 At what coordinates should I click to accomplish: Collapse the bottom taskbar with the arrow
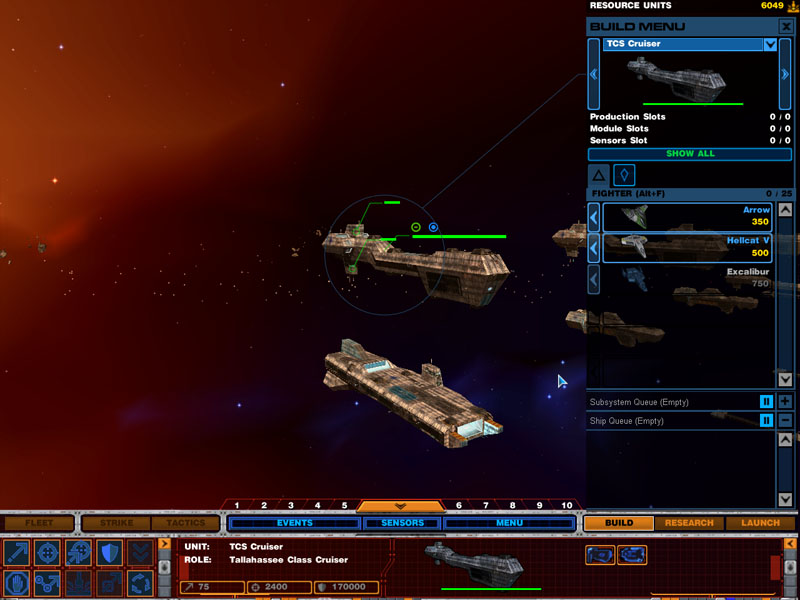click(x=401, y=506)
